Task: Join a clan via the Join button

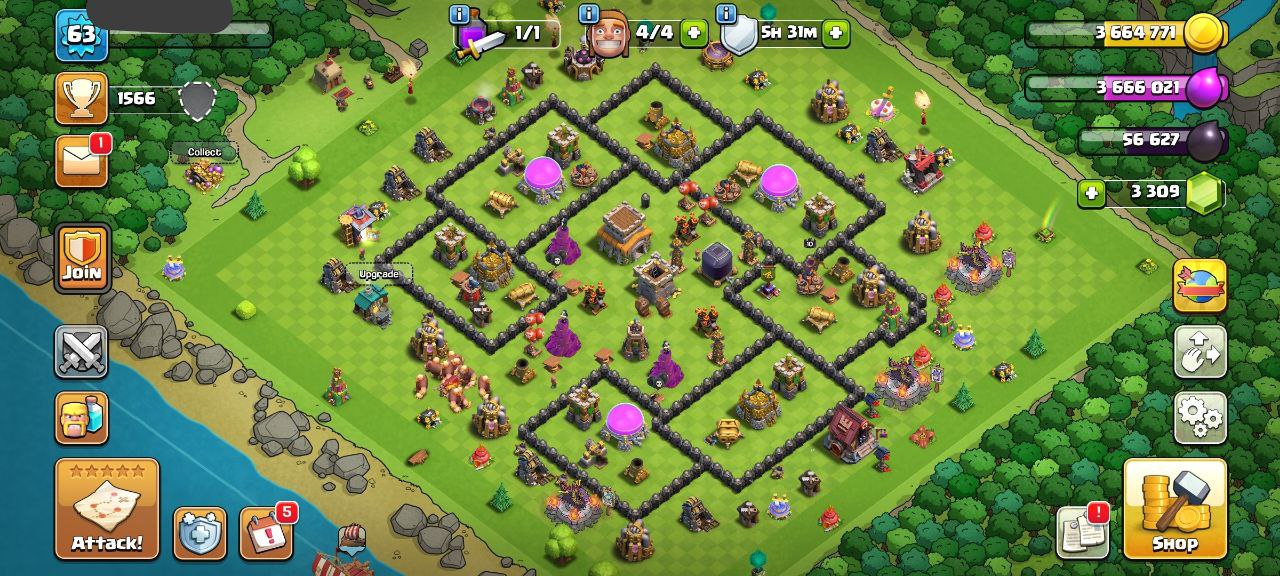Action: (82, 258)
